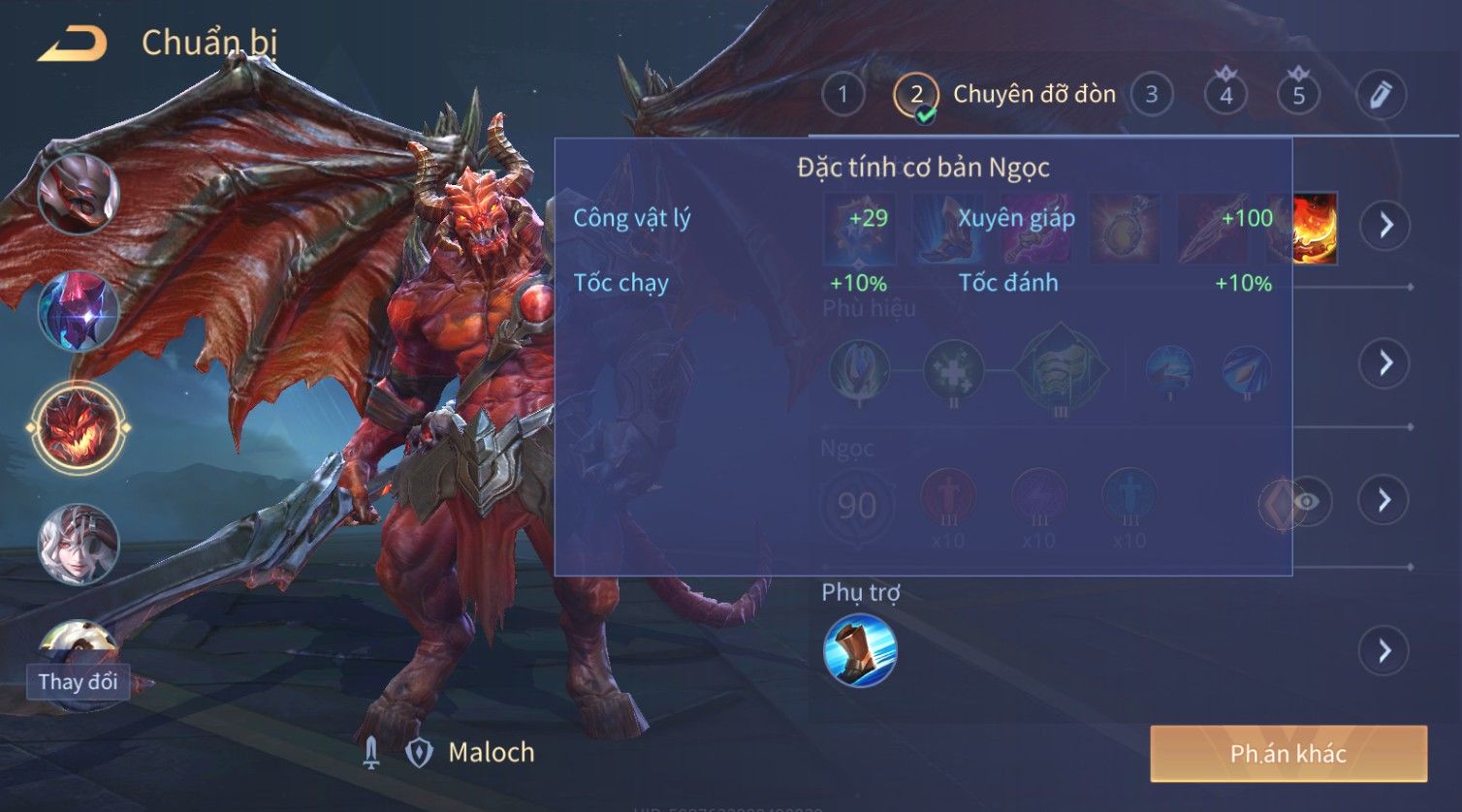1462x812 pixels.
Task: Choose loadout preset 5
Action: pyautogui.click(x=1298, y=95)
